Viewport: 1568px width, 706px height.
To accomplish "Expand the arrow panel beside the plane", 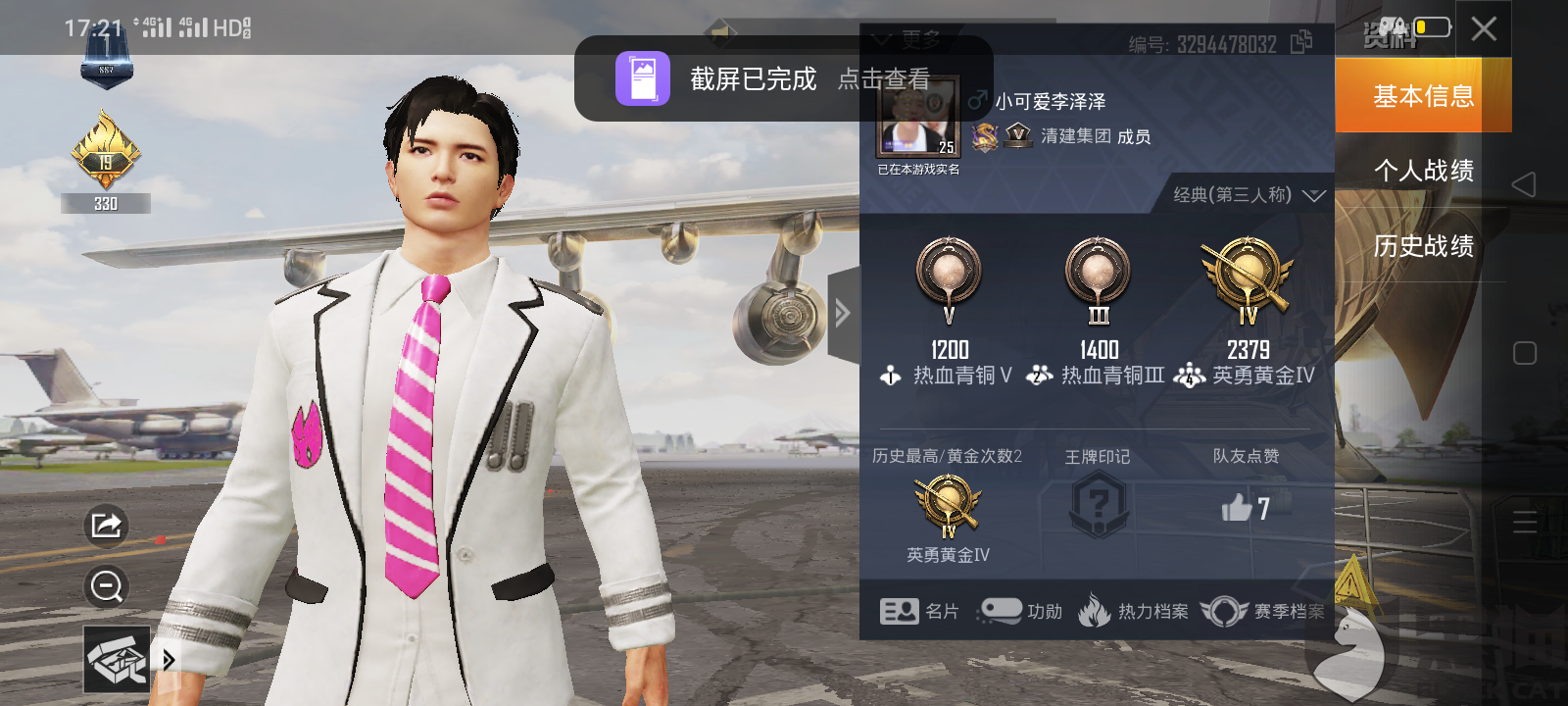I will pyautogui.click(x=841, y=312).
